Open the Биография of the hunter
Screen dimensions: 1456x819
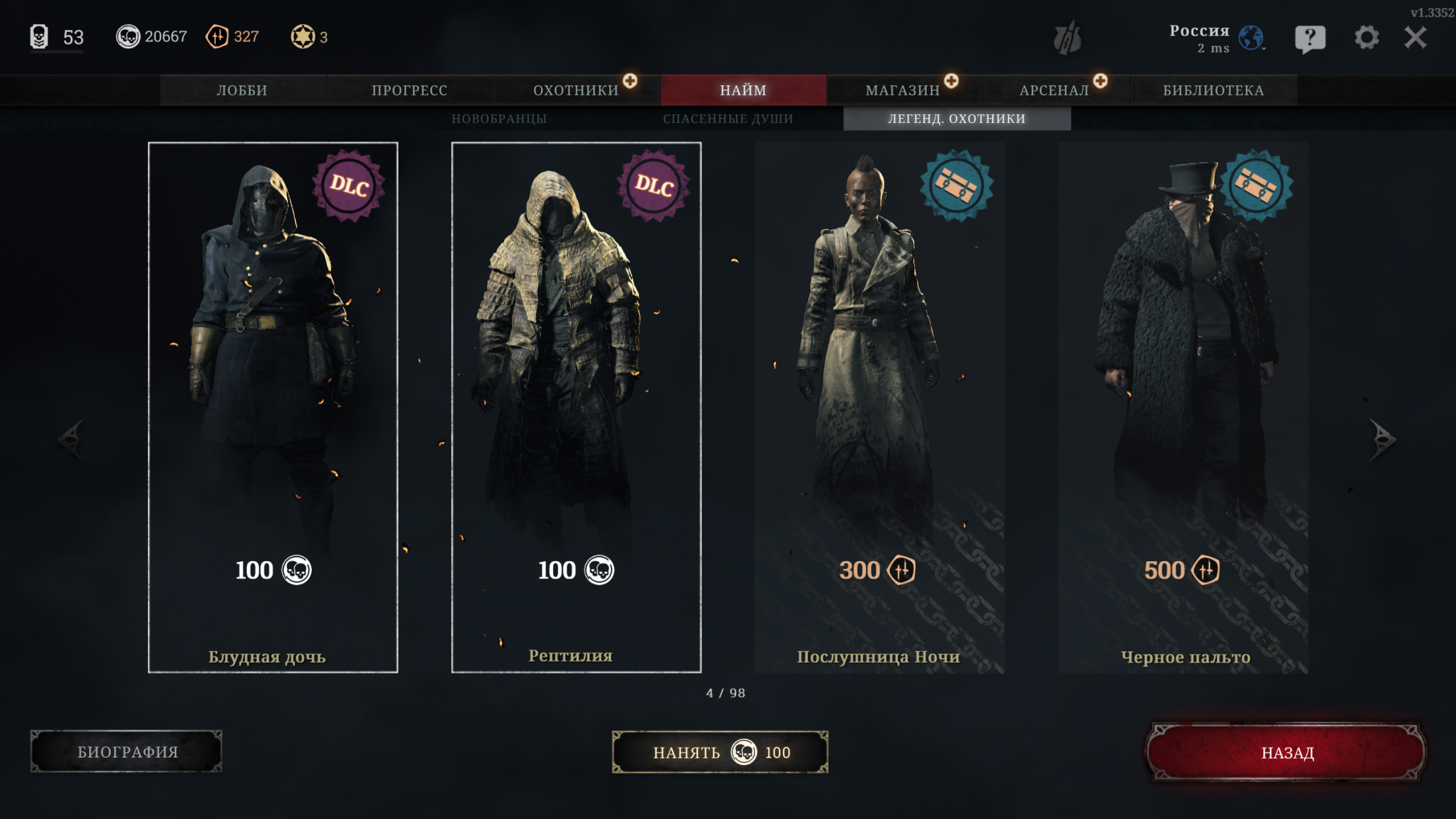127,752
